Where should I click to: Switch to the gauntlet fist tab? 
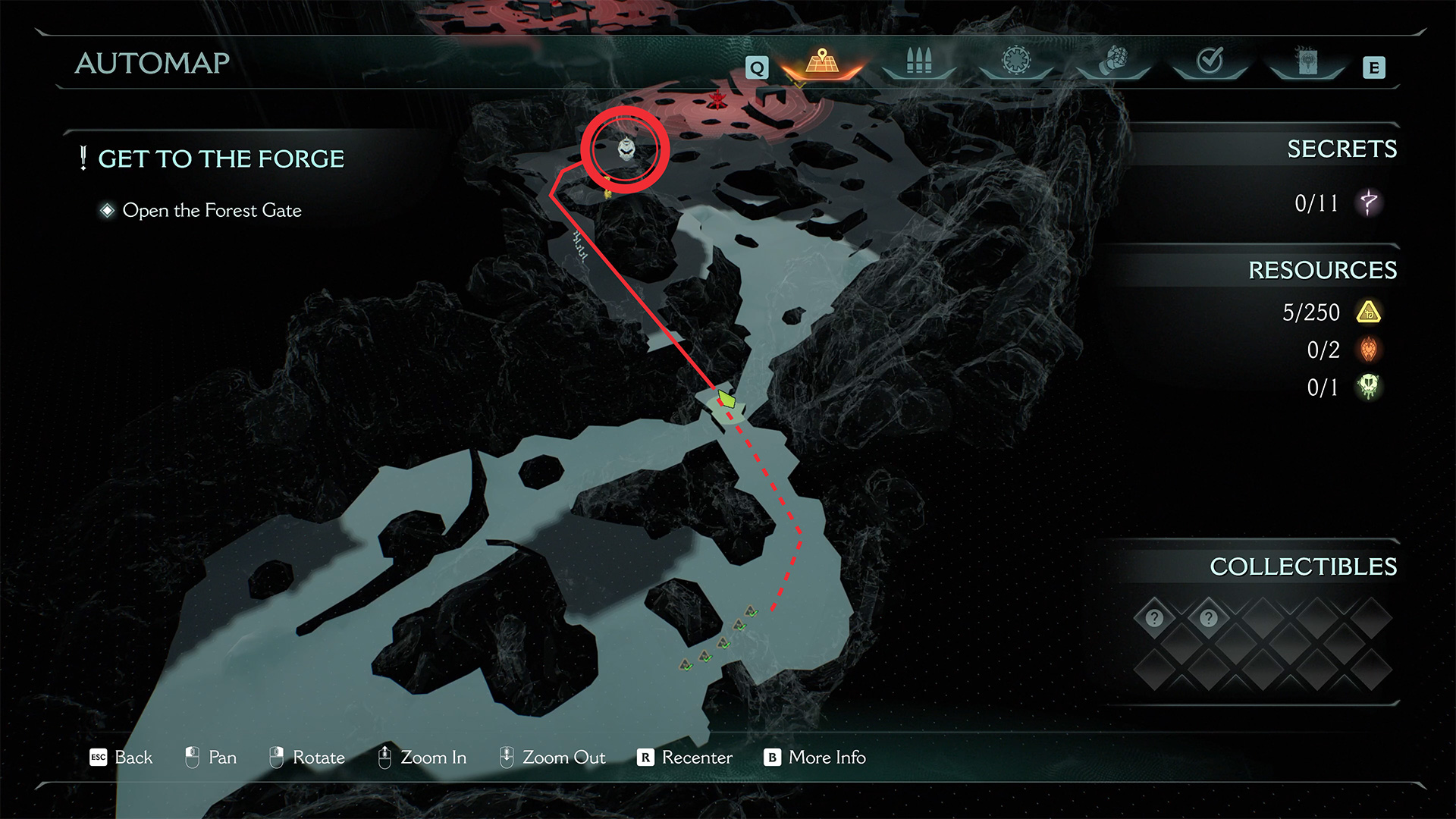tap(1112, 61)
